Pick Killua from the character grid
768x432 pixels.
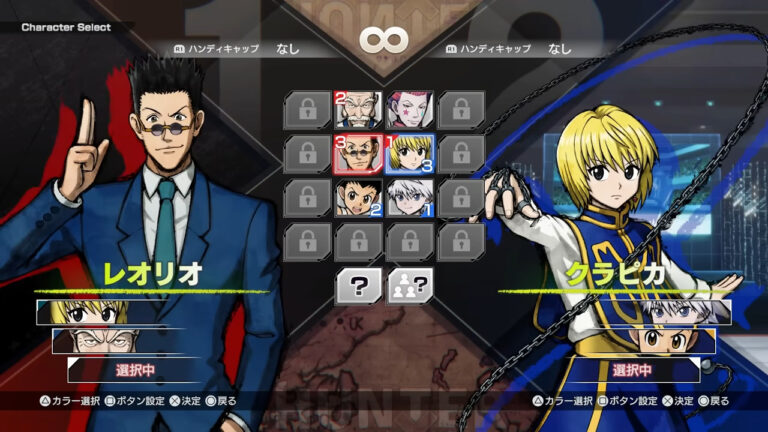409,198
